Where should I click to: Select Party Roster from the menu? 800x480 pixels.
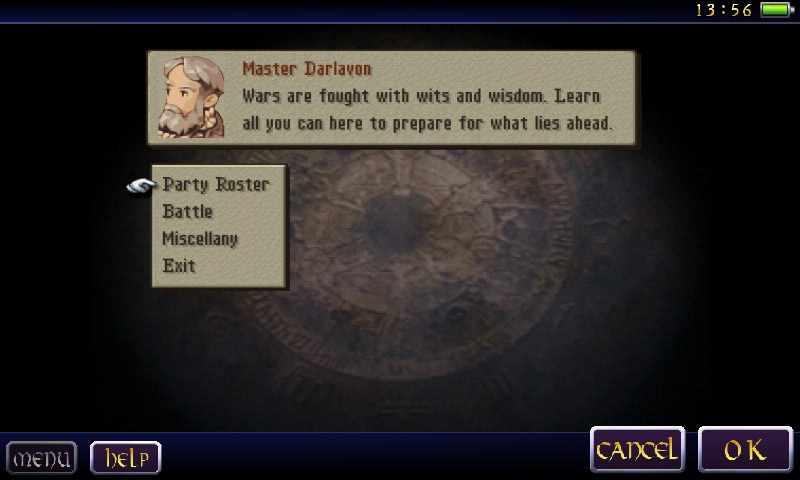[x=215, y=185]
